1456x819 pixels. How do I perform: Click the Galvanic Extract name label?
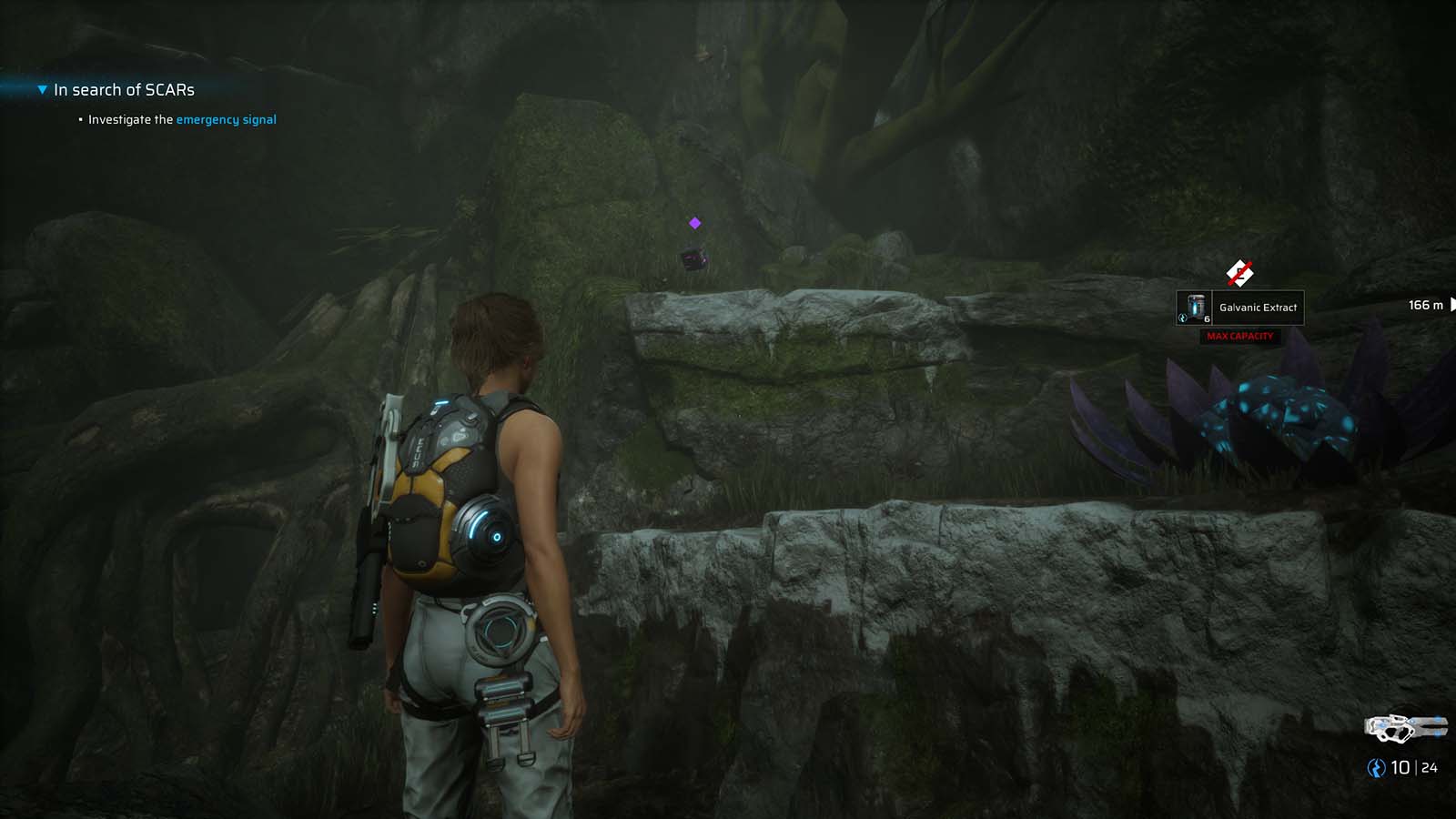pos(1259,307)
